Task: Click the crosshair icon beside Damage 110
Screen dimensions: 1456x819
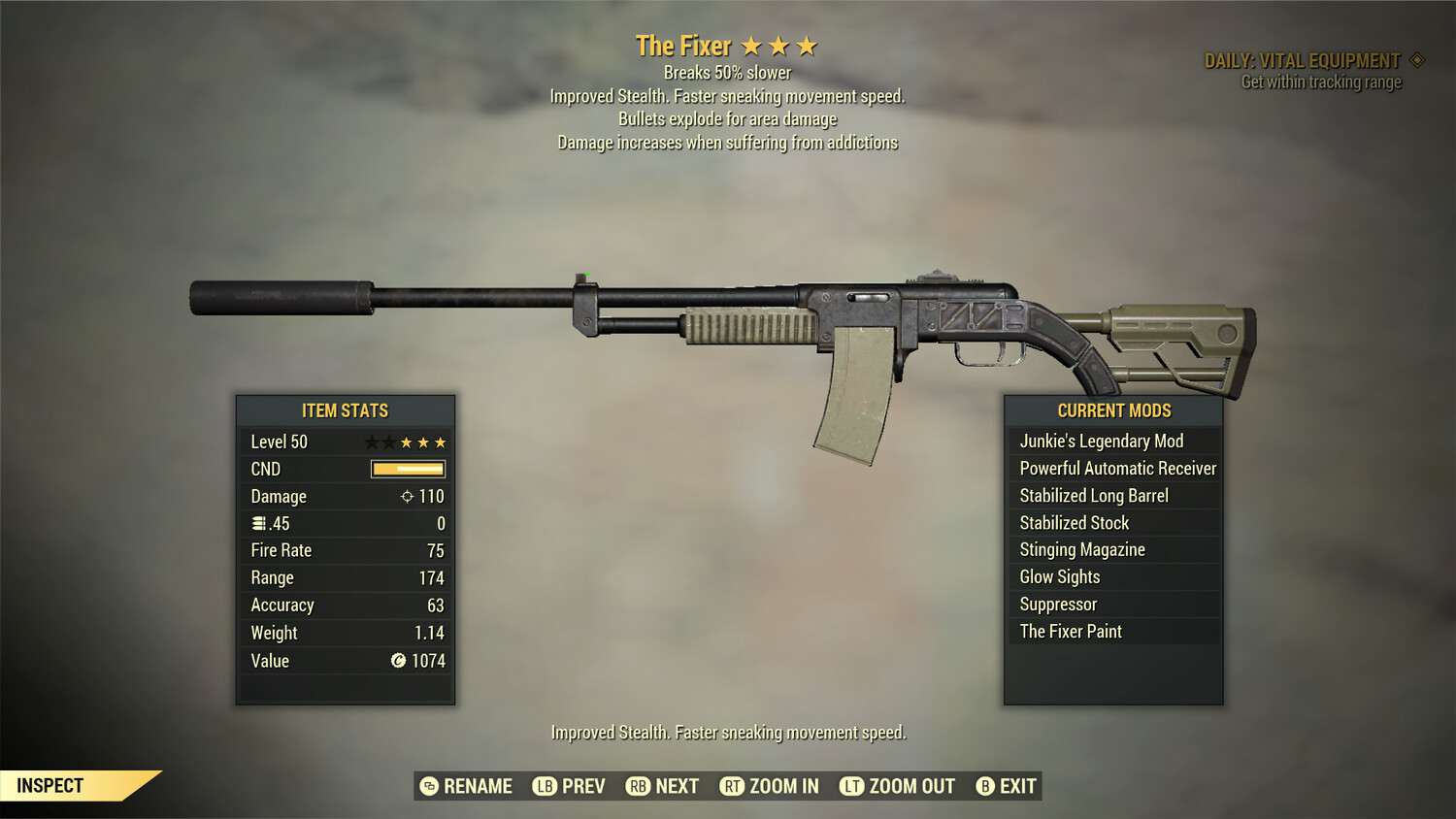Action: (x=408, y=496)
